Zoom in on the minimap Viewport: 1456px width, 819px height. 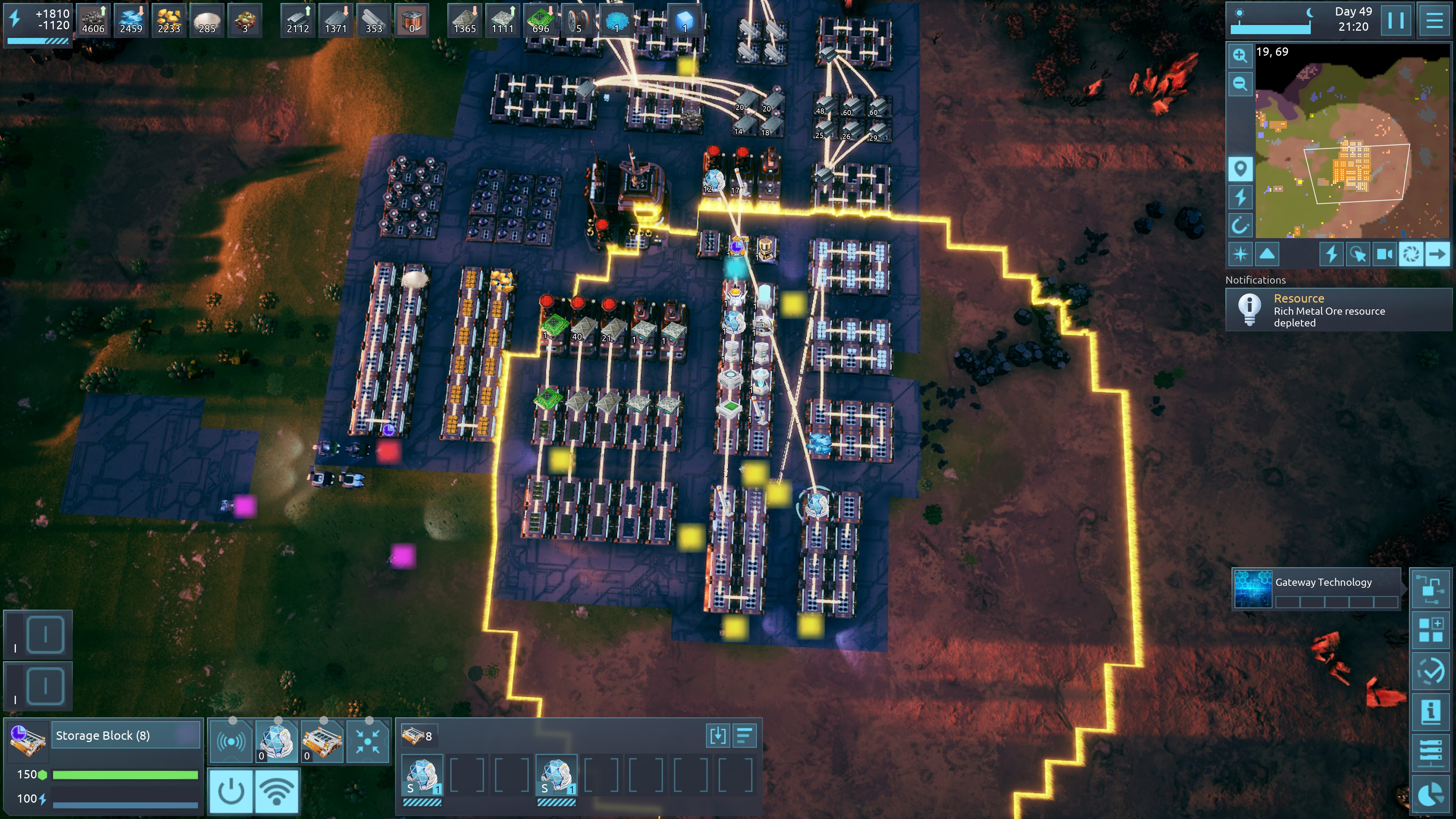tap(1240, 55)
